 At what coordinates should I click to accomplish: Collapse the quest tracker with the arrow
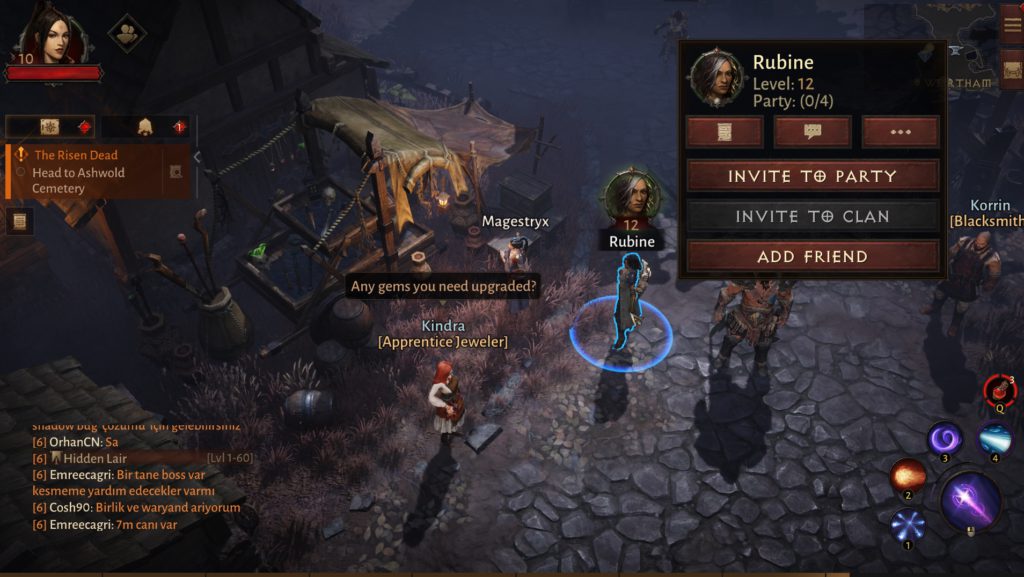[x=197, y=157]
